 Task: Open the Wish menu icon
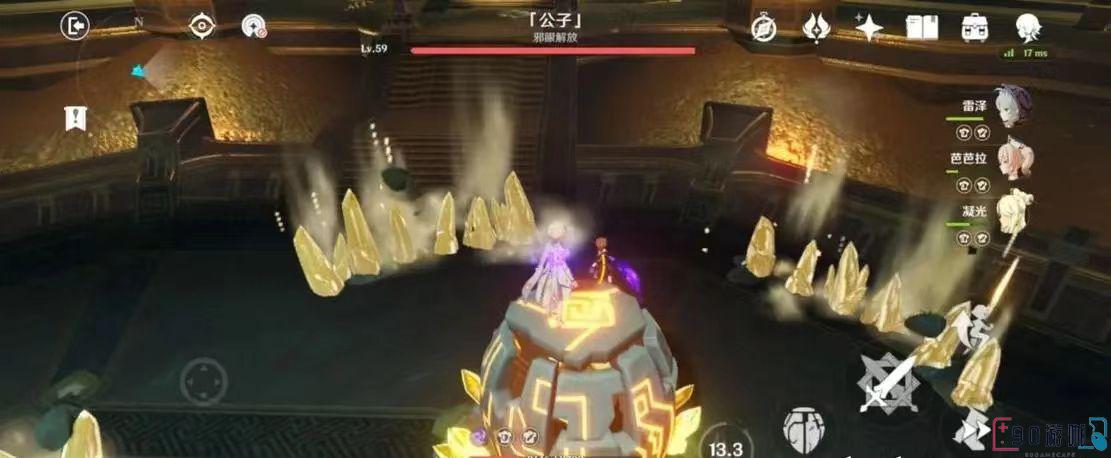point(816,27)
